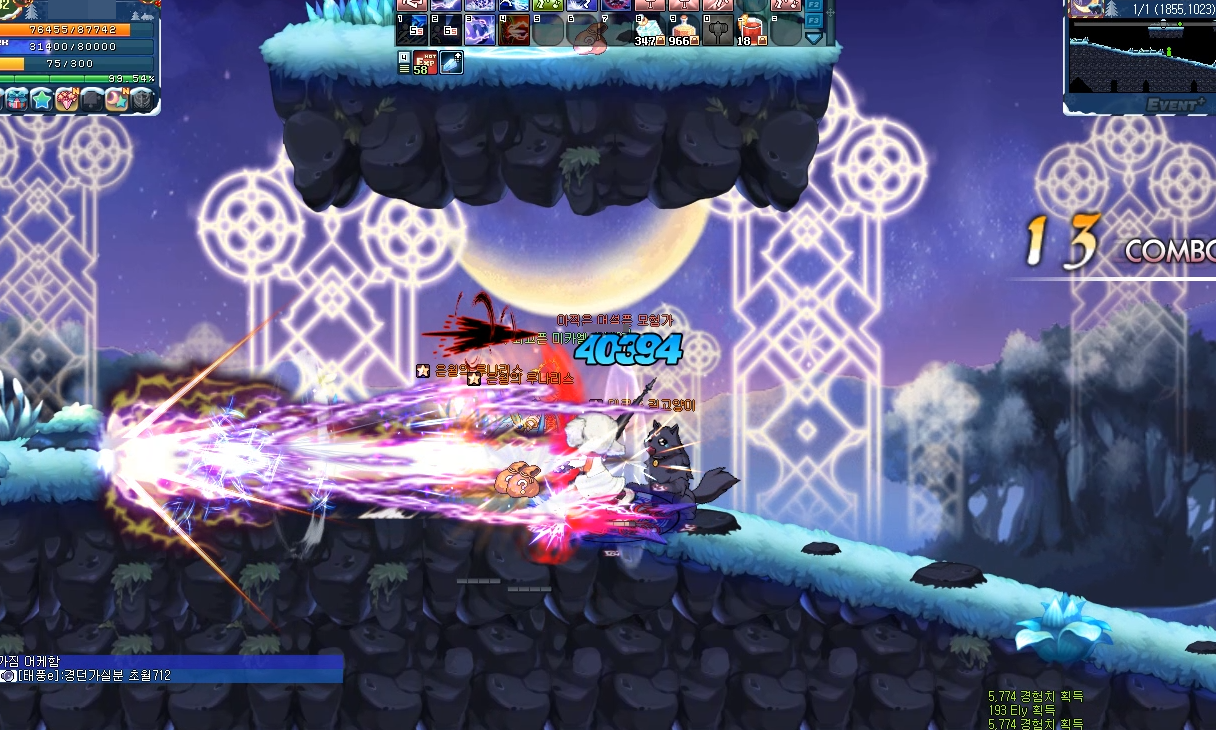This screenshot has width=1216, height=730.
Task: Use the blue potion in slot 8
Action: [650, 30]
